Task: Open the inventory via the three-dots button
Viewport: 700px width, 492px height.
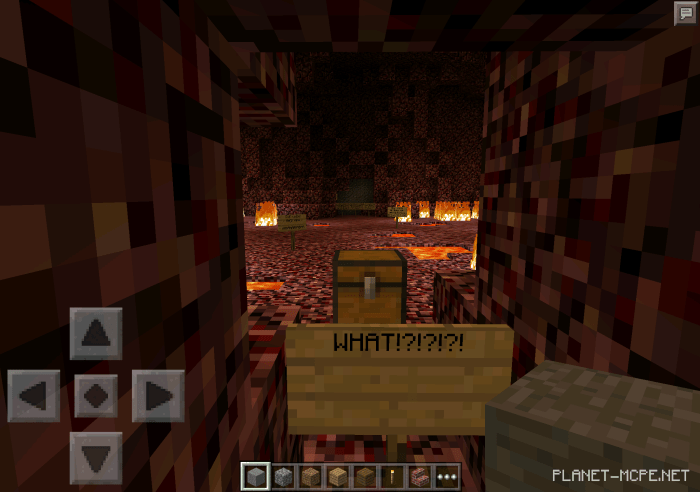Action: click(446, 476)
